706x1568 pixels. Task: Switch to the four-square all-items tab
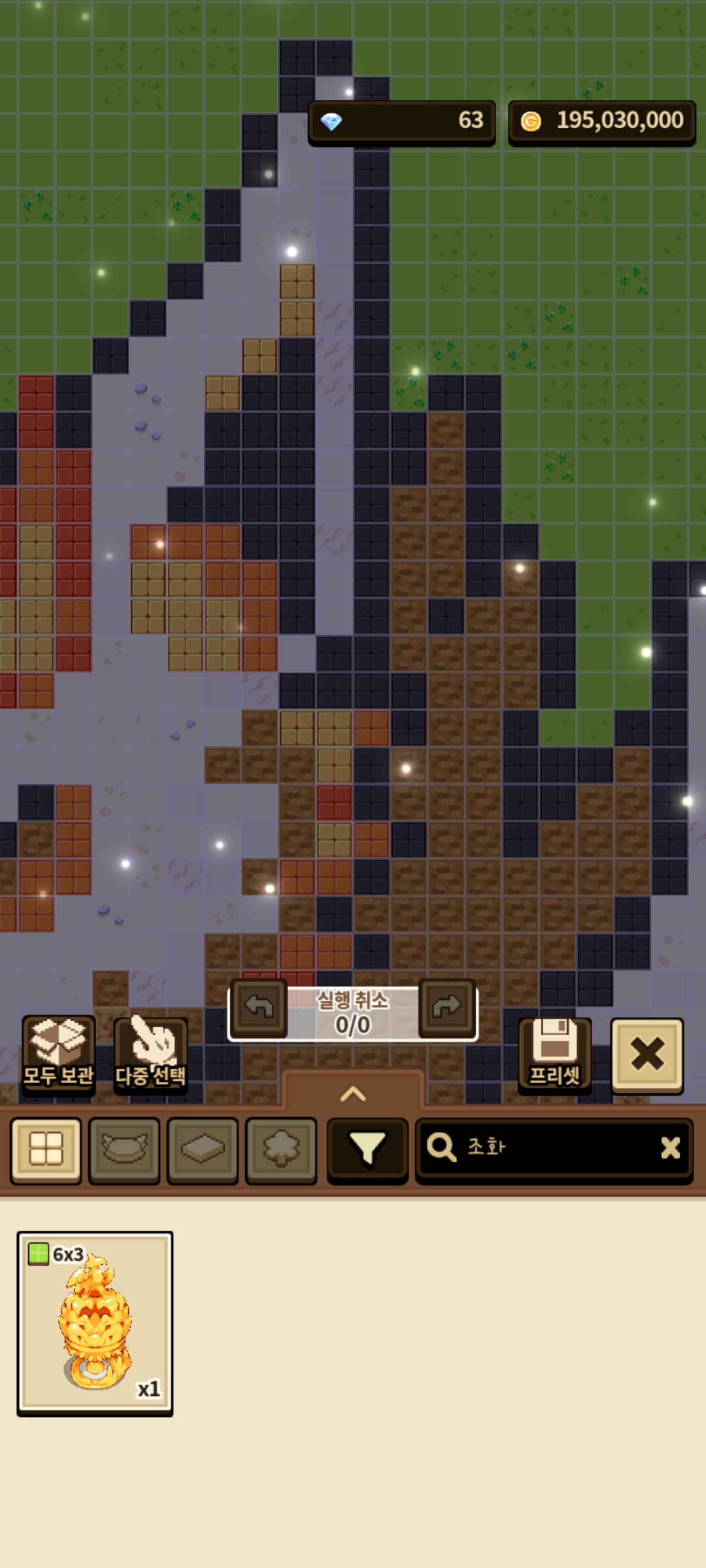click(46, 1150)
